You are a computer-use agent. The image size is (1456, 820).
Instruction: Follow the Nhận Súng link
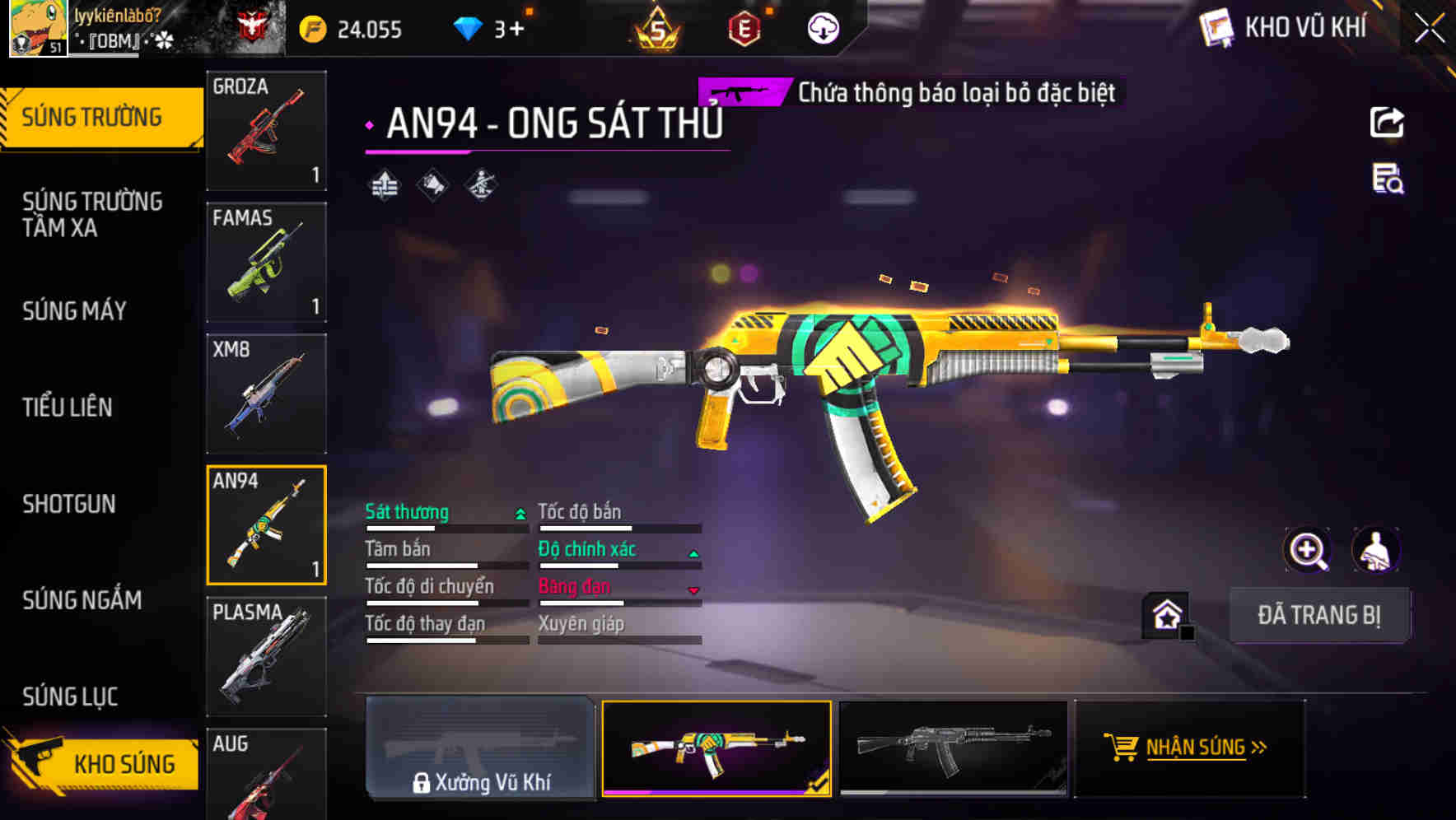click(x=1189, y=748)
